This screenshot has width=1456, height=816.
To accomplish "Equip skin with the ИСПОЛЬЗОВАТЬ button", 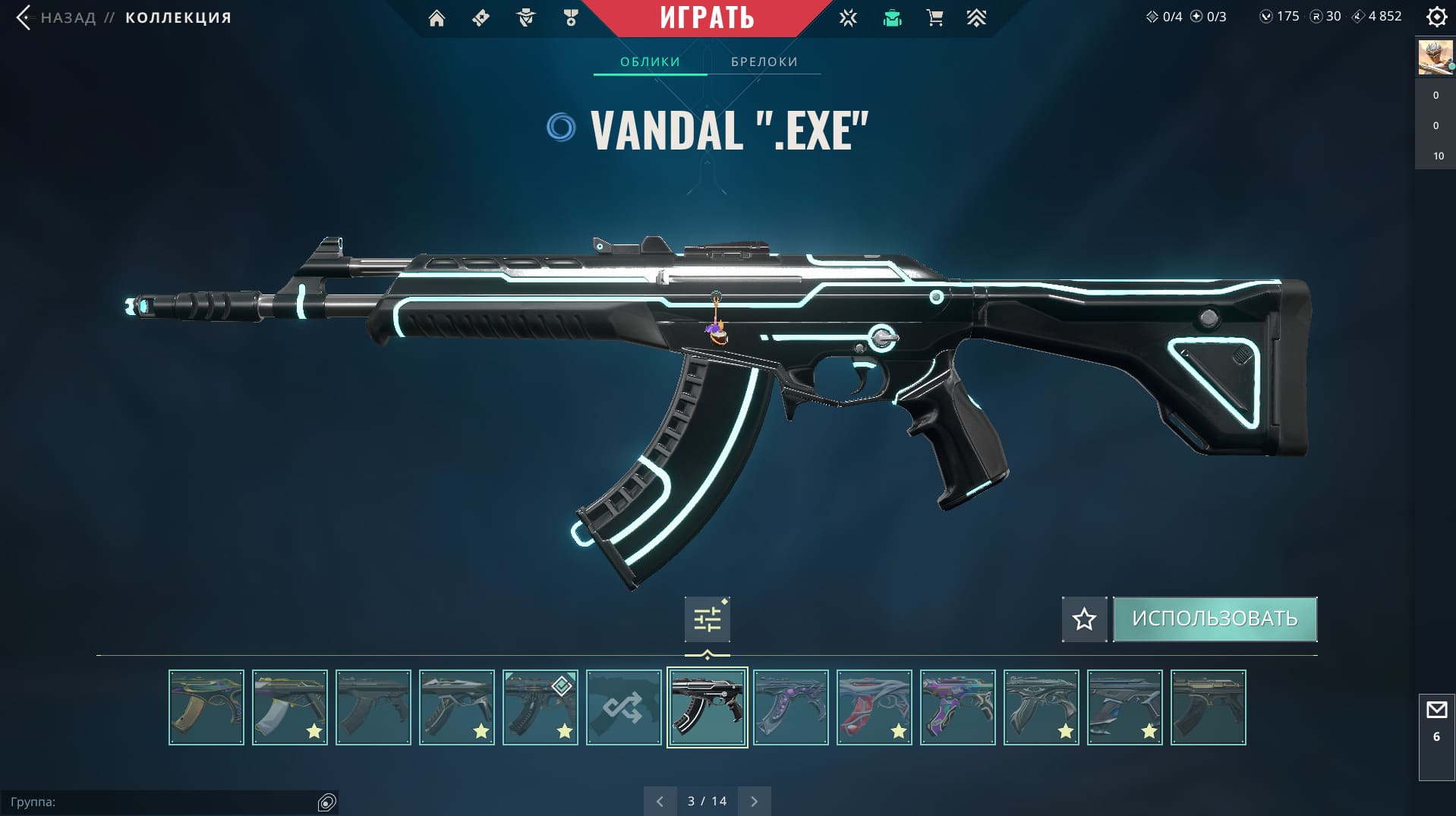I will (x=1215, y=619).
